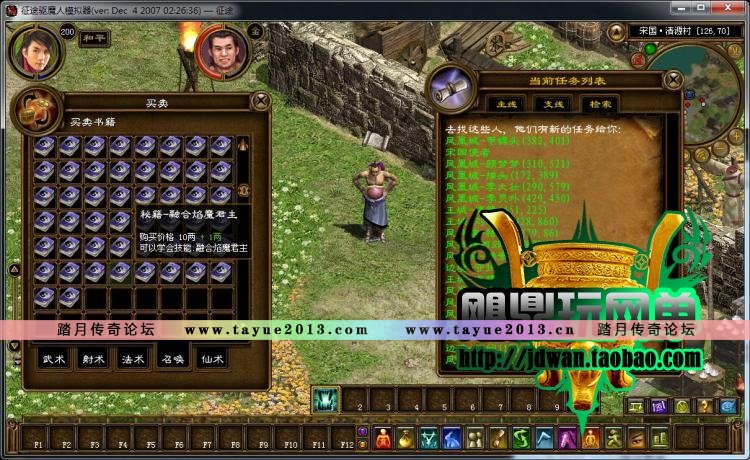Open the 检索 quest tab
Image resolution: width=750 pixels, height=460 pixels.
[x=599, y=104]
